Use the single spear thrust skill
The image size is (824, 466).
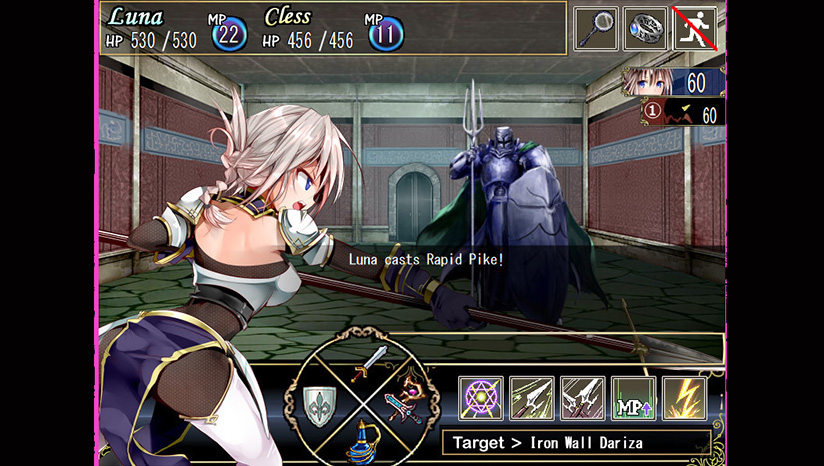click(x=531, y=398)
